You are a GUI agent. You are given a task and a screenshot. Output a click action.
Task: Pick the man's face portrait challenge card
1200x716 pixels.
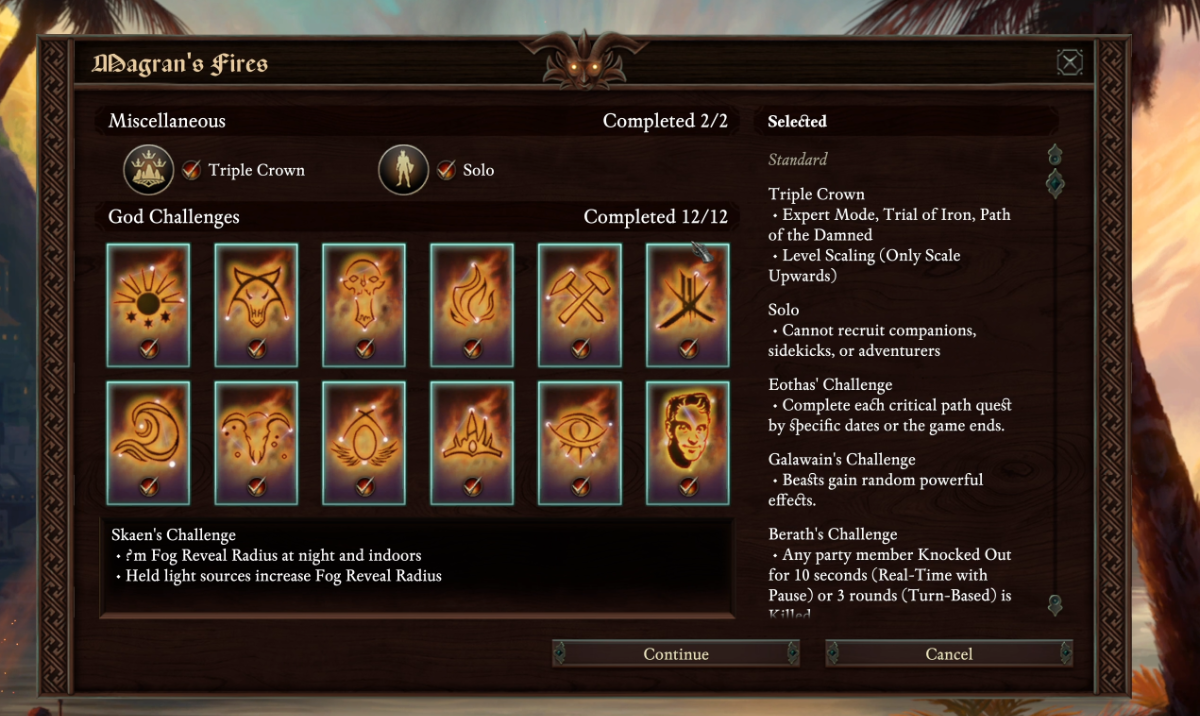pos(688,443)
